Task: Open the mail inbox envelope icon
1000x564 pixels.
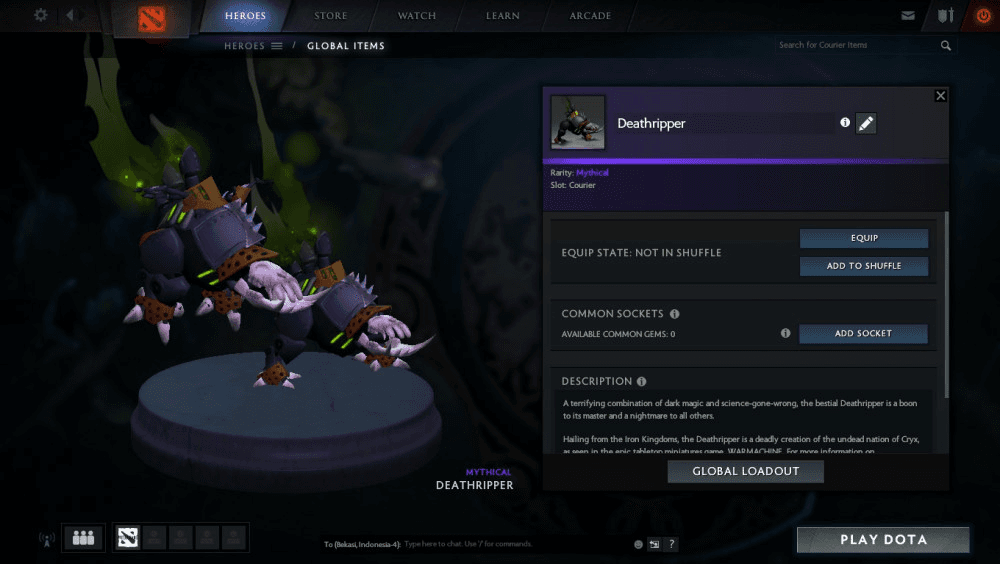Action: click(908, 16)
